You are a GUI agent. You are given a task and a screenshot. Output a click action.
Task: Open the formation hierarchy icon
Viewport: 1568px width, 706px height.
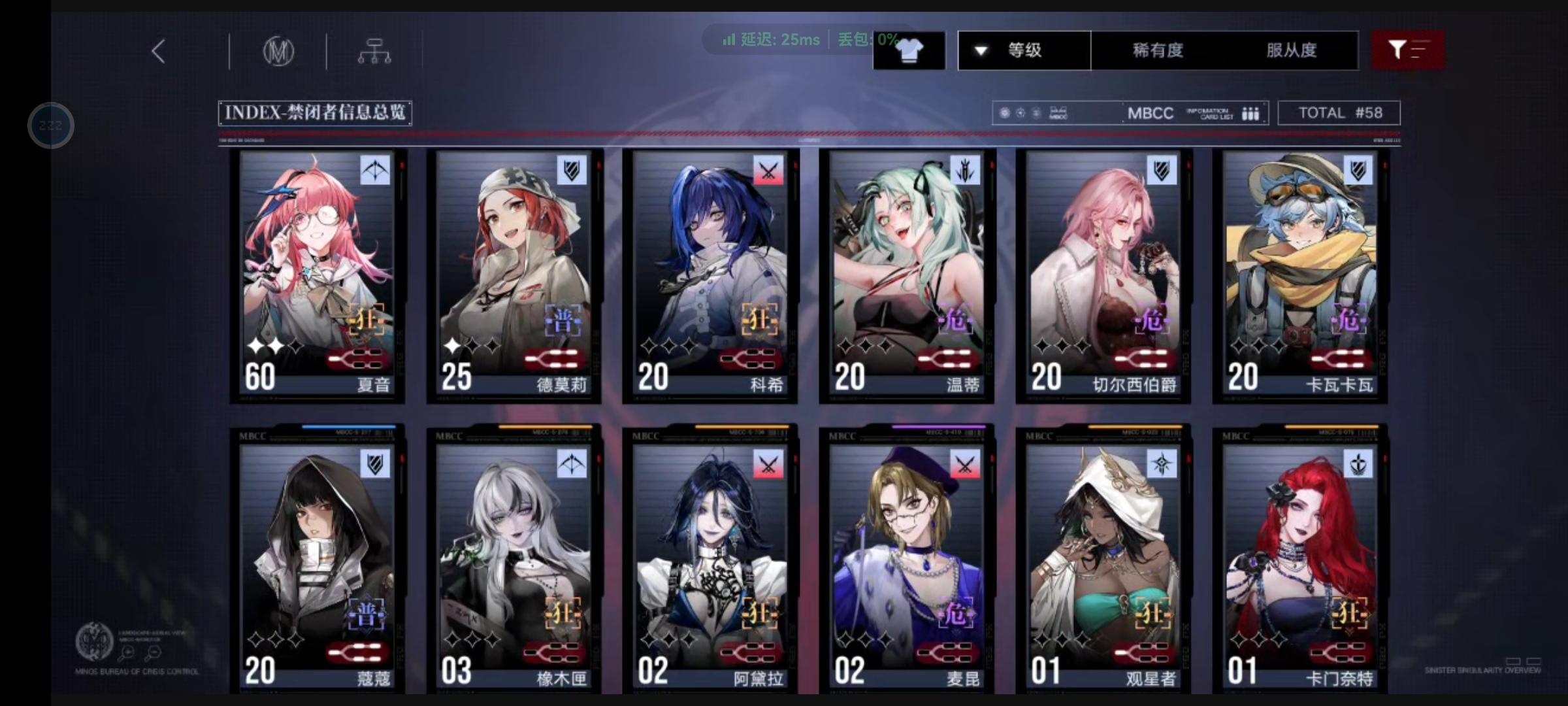tap(374, 50)
